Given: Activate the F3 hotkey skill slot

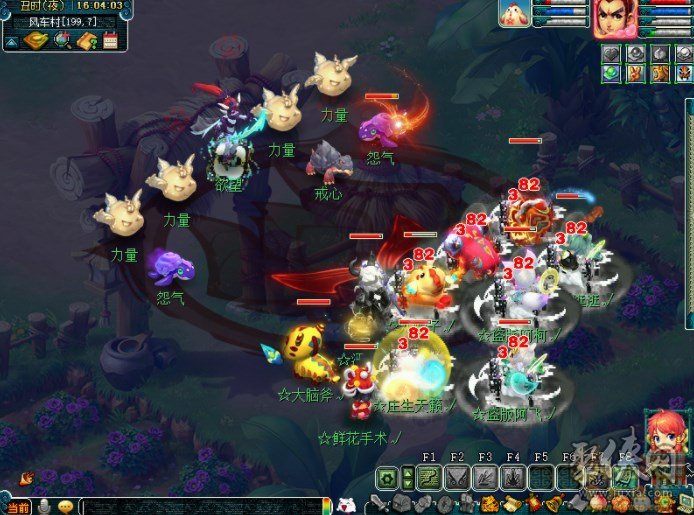Looking at the screenshot, I should 485,478.
